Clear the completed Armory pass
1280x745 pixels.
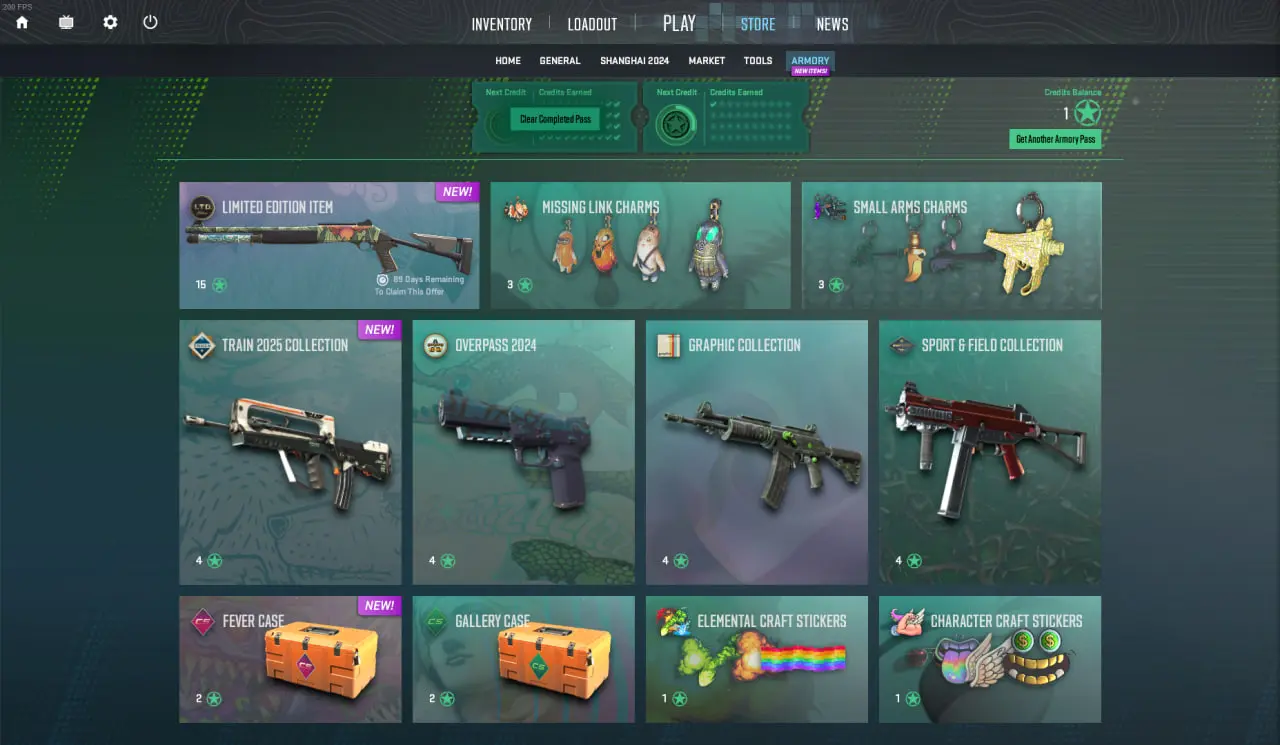click(x=555, y=119)
